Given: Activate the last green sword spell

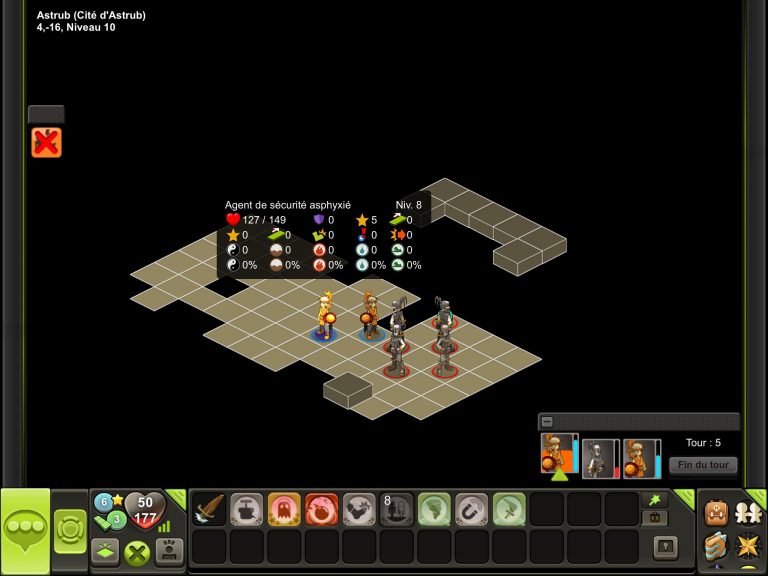Looking at the screenshot, I should [x=509, y=509].
